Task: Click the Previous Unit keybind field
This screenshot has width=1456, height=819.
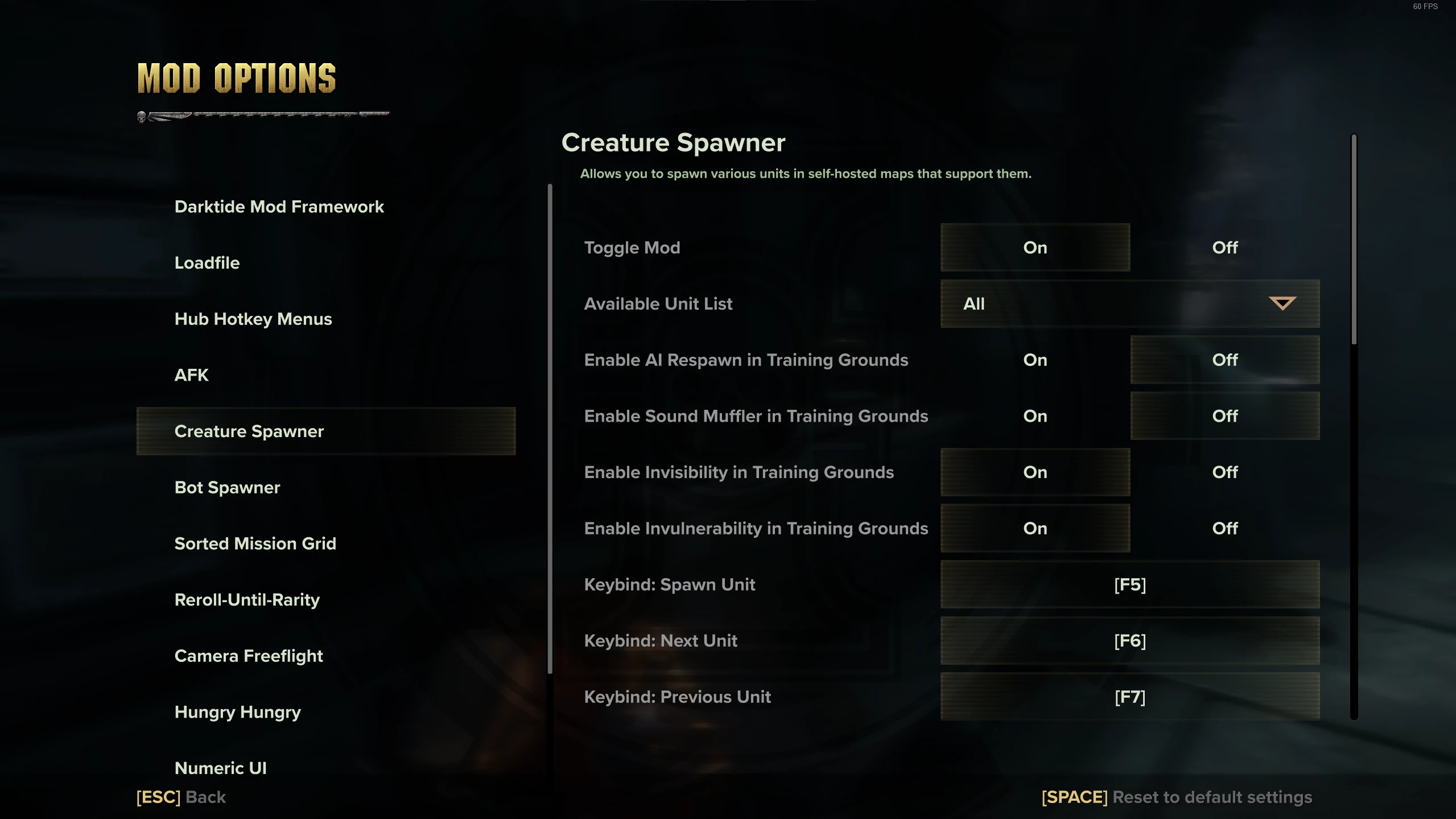Action: point(1130,697)
